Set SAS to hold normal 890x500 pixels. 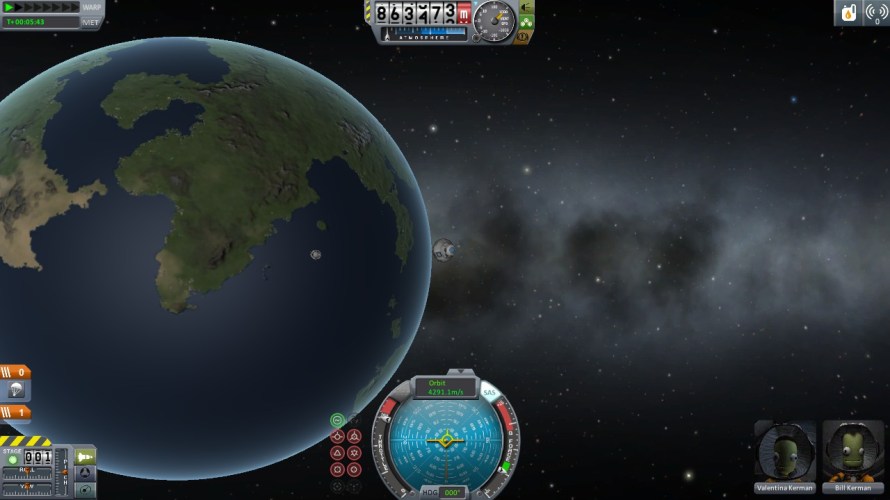coord(338,452)
